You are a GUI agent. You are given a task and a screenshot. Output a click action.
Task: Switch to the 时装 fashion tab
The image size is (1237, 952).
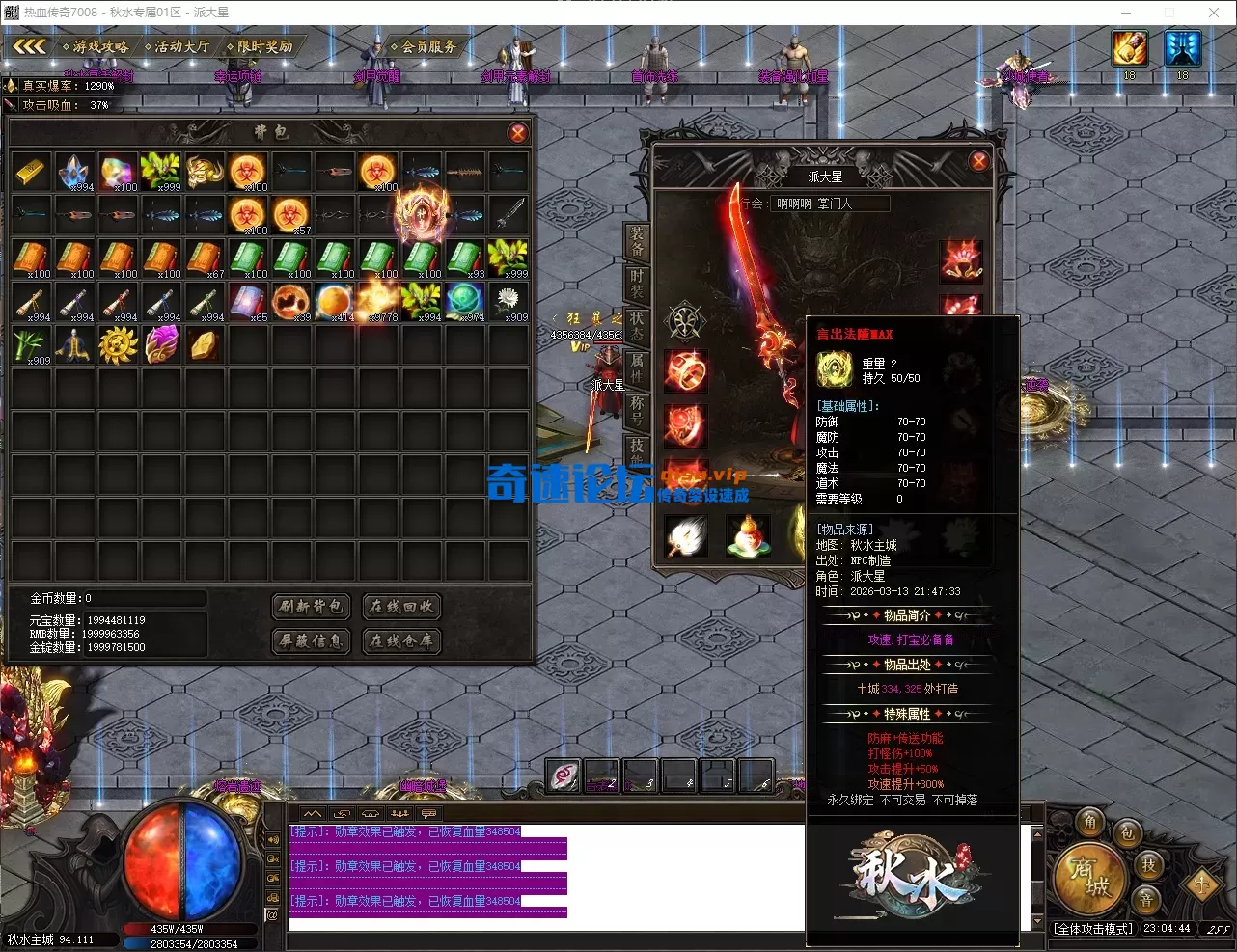(x=637, y=282)
